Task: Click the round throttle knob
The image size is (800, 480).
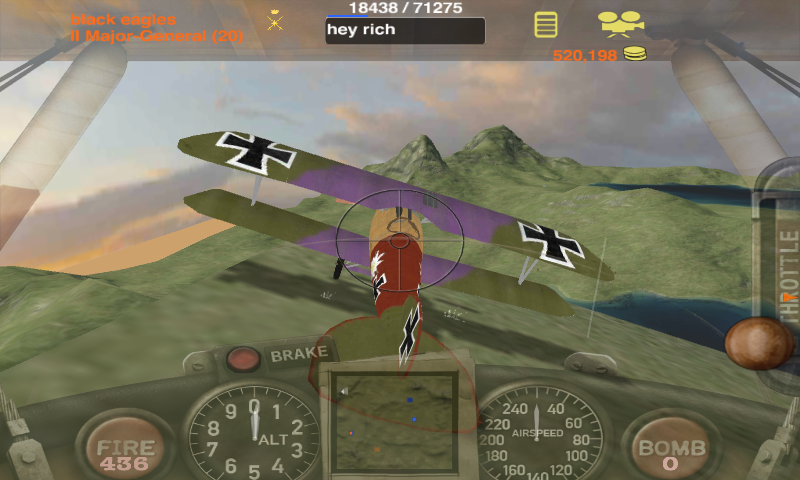Action: point(760,343)
